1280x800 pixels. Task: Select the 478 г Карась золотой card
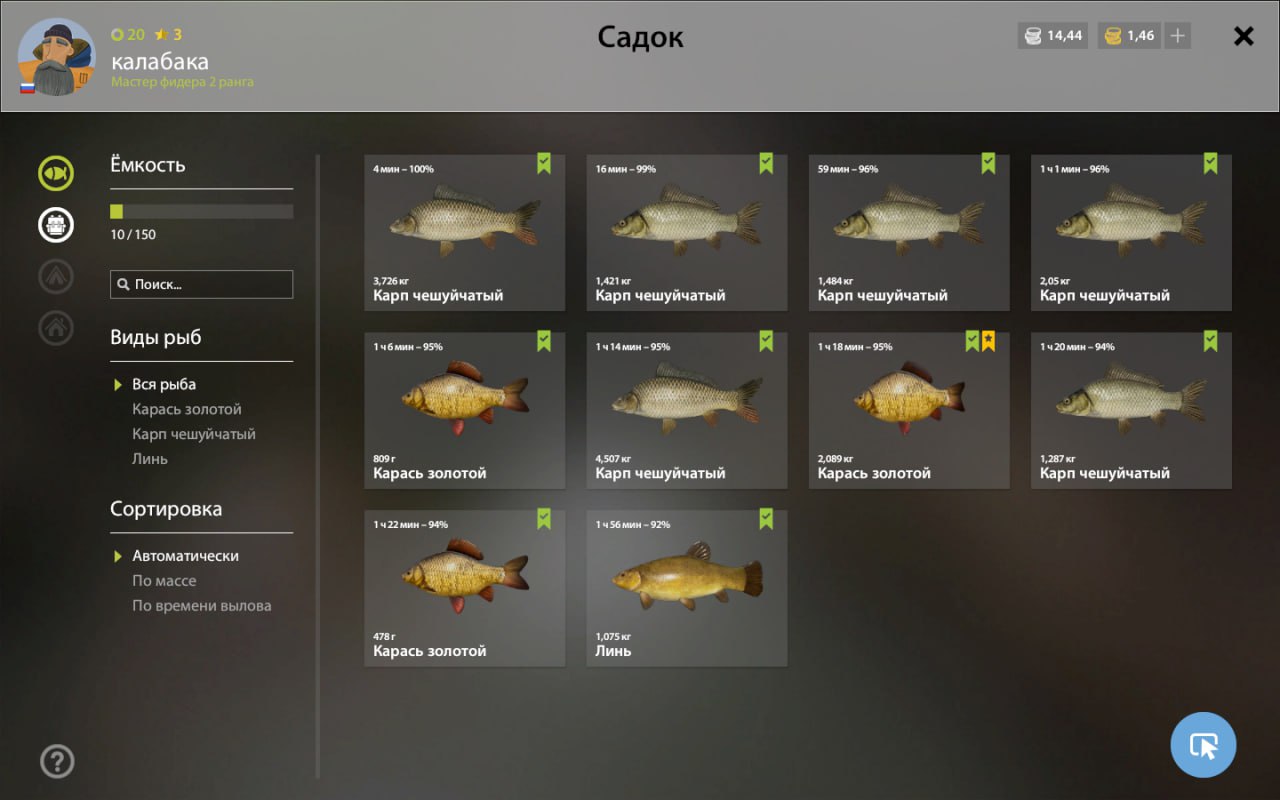click(464, 588)
